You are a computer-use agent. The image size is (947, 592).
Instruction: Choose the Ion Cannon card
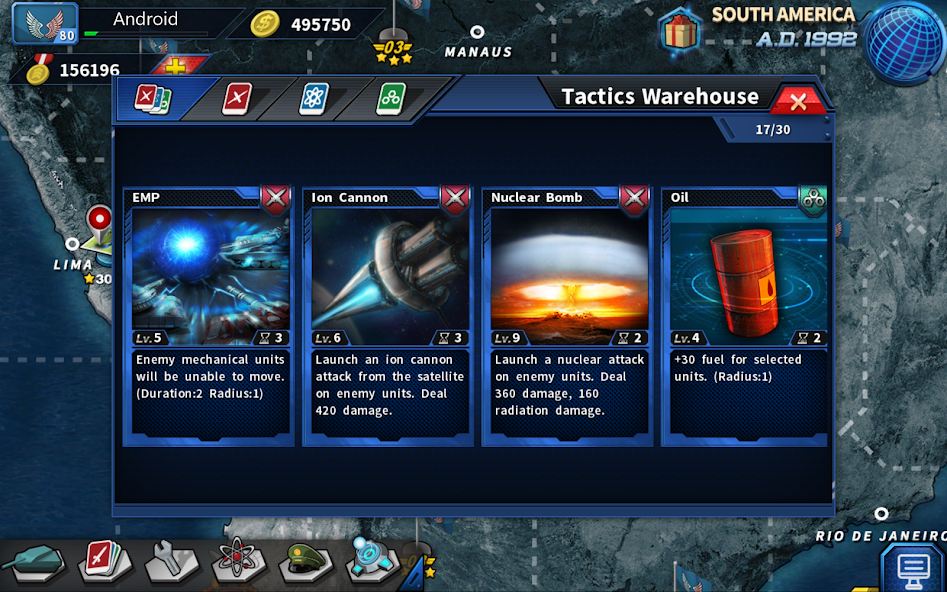tap(388, 315)
